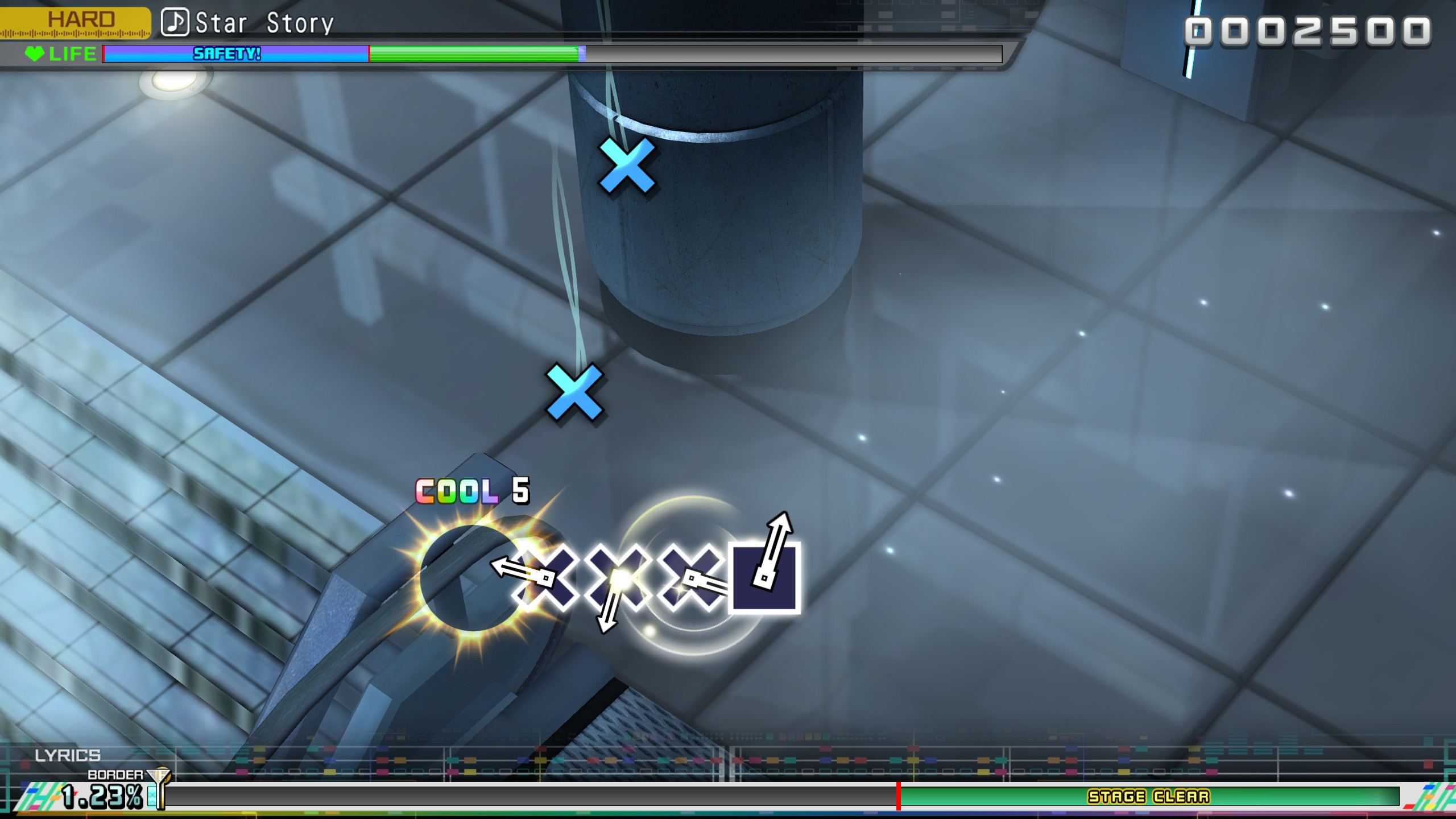Toggle the SAFETY indicator on the life bar
Screen dimensions: 1456x819
(226, 55)
